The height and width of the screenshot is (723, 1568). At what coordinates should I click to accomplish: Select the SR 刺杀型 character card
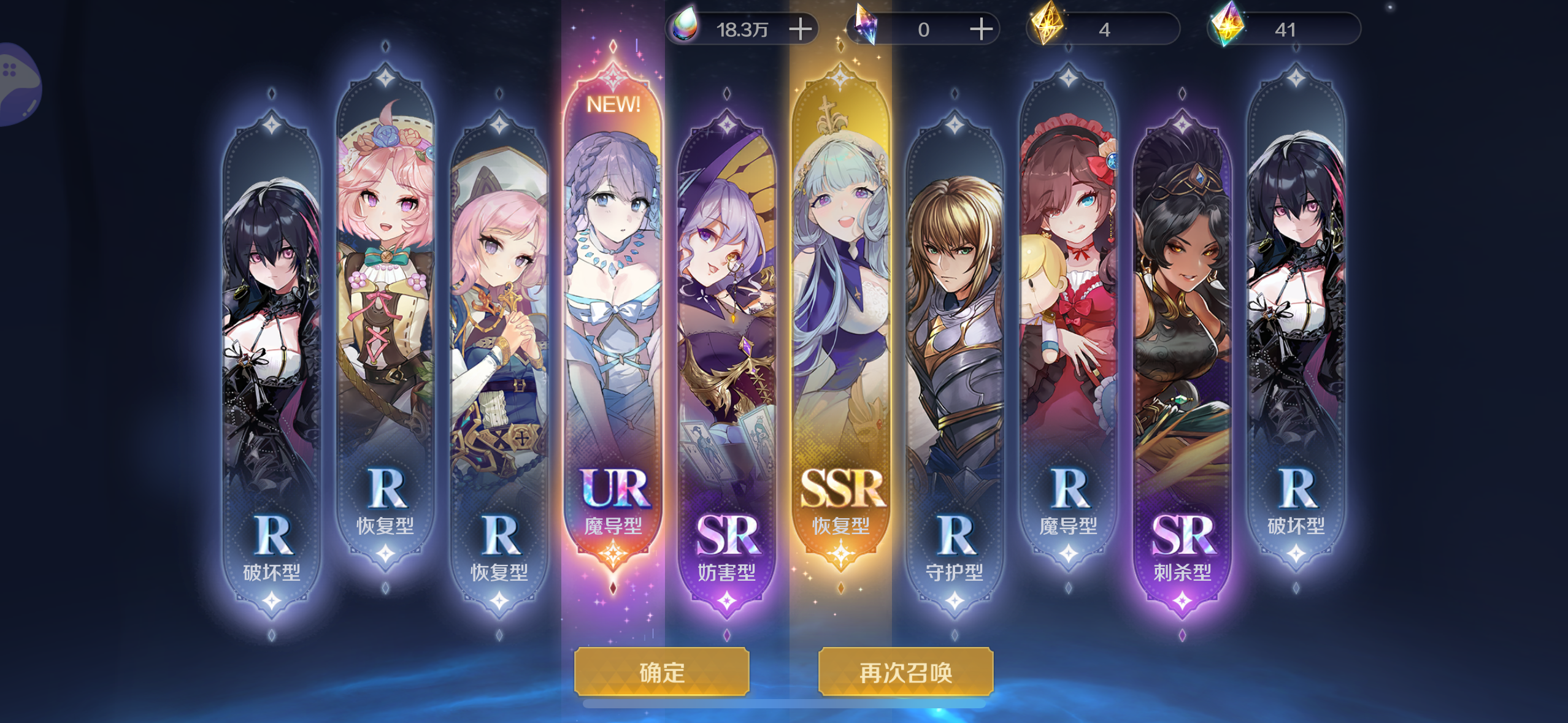coord(1184,307)
